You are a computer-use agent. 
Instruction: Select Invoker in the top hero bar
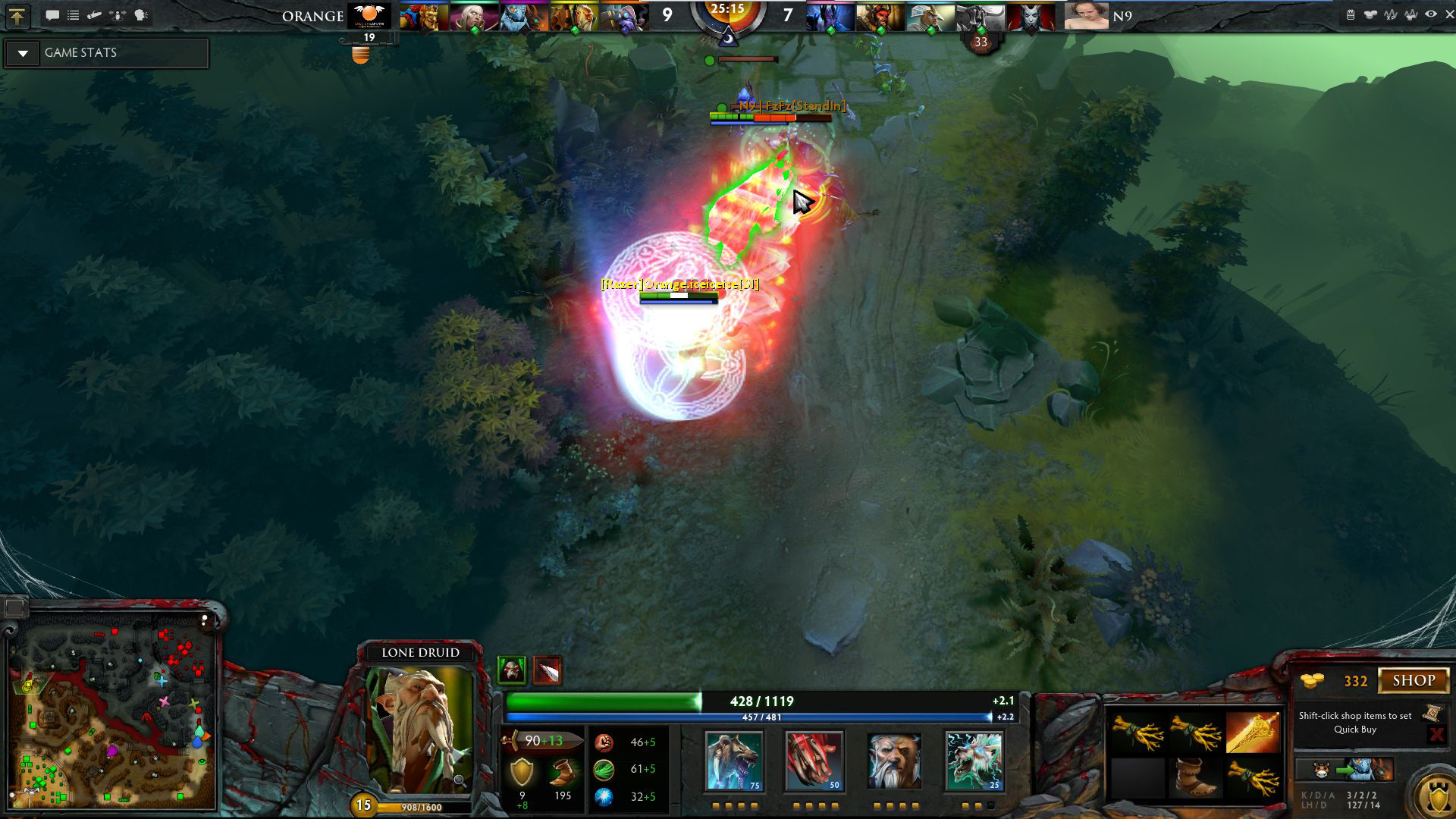474,17
